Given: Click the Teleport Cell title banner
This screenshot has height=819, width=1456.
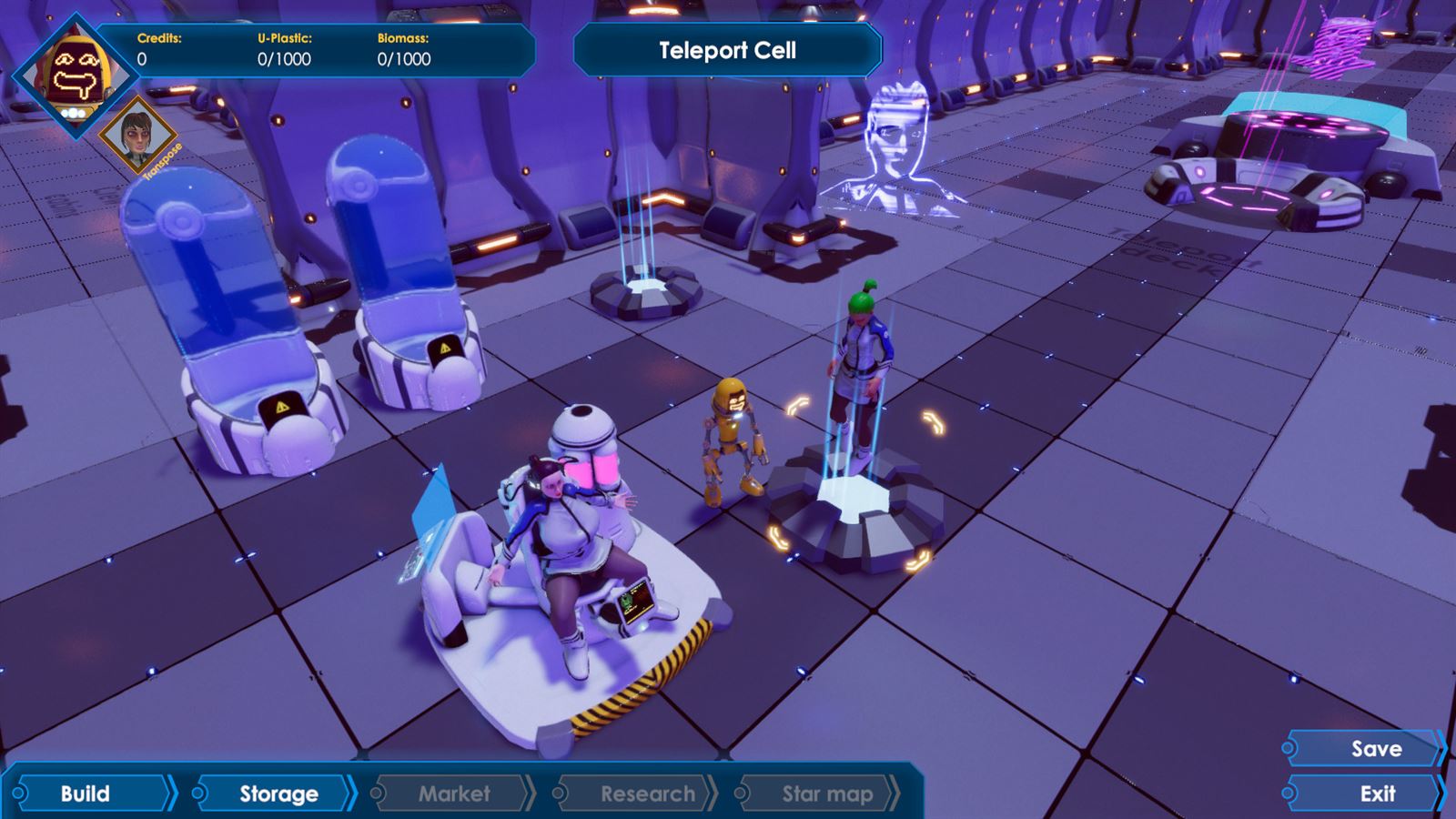Looking at the screenshot, I should click(x=726, y=50).
